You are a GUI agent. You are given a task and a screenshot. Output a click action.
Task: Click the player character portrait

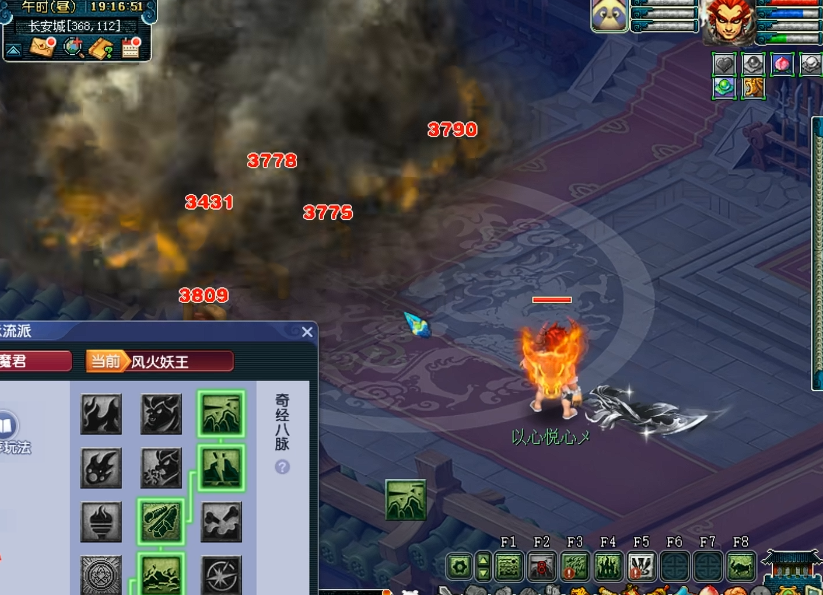[x=728, y=22]
